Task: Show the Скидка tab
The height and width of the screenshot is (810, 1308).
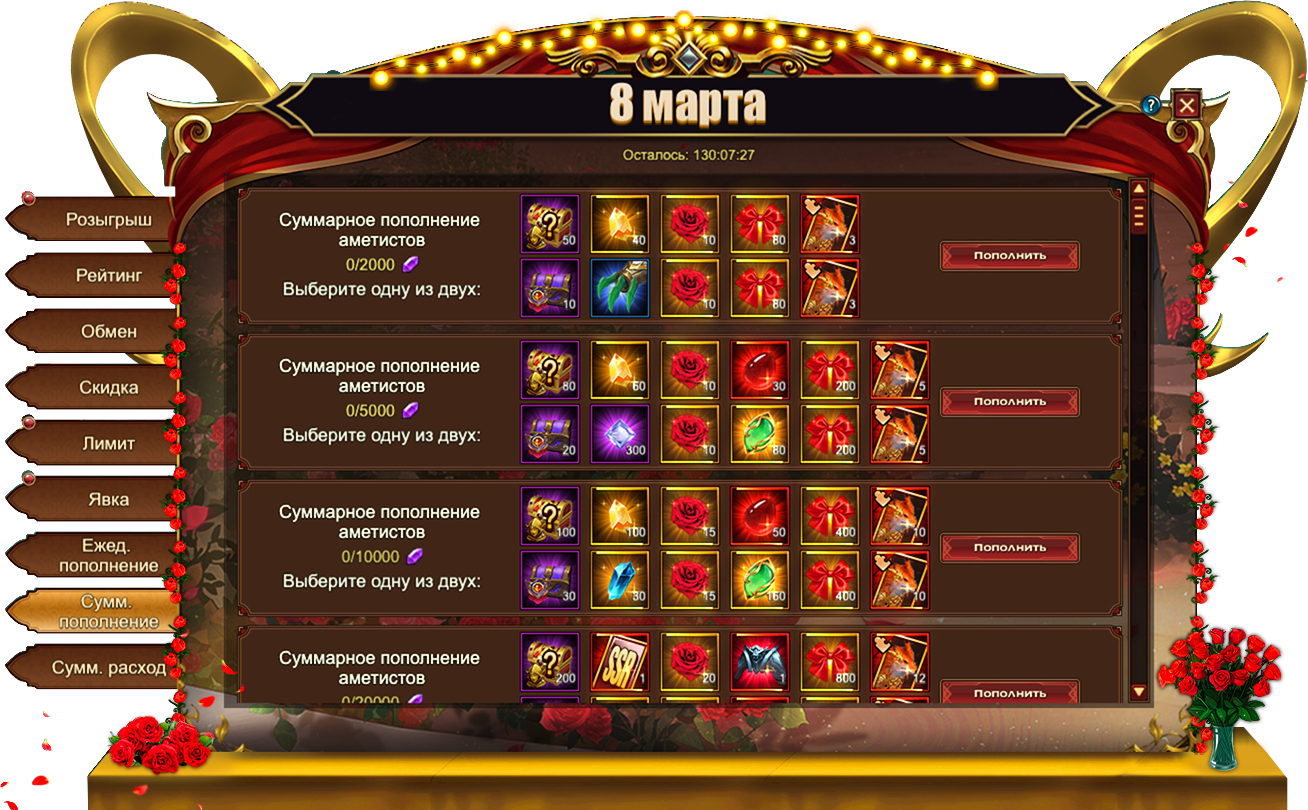Action: tap(108, 387)
